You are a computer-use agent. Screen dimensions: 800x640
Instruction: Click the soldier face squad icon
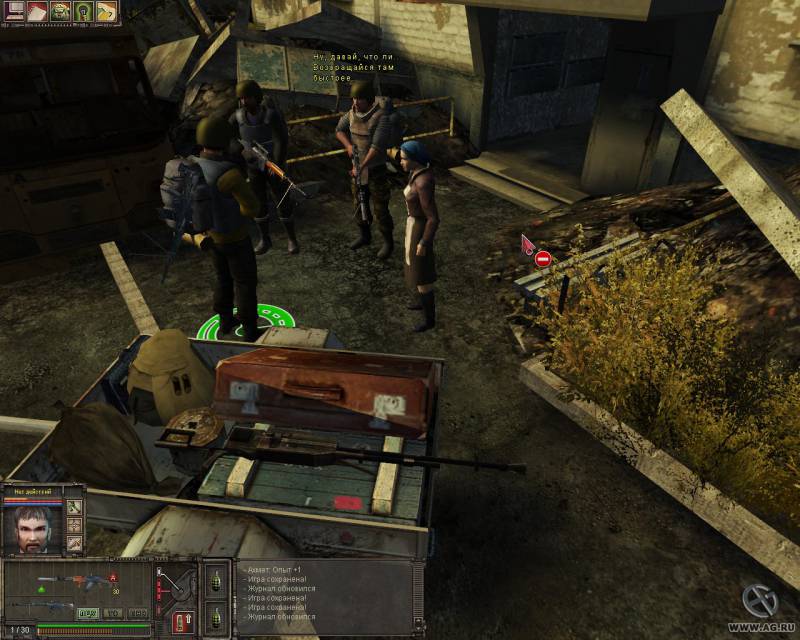(59, 11)
